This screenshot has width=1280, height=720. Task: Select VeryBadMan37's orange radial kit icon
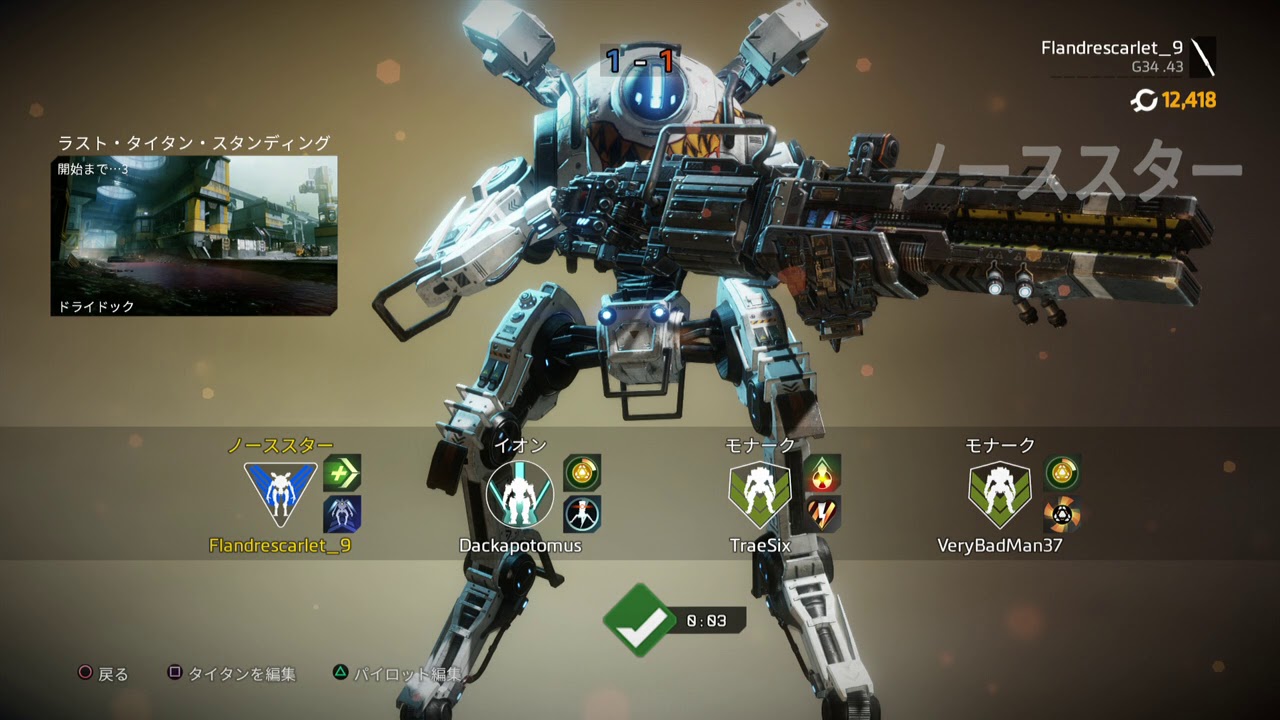click(x=1063, y=514)
